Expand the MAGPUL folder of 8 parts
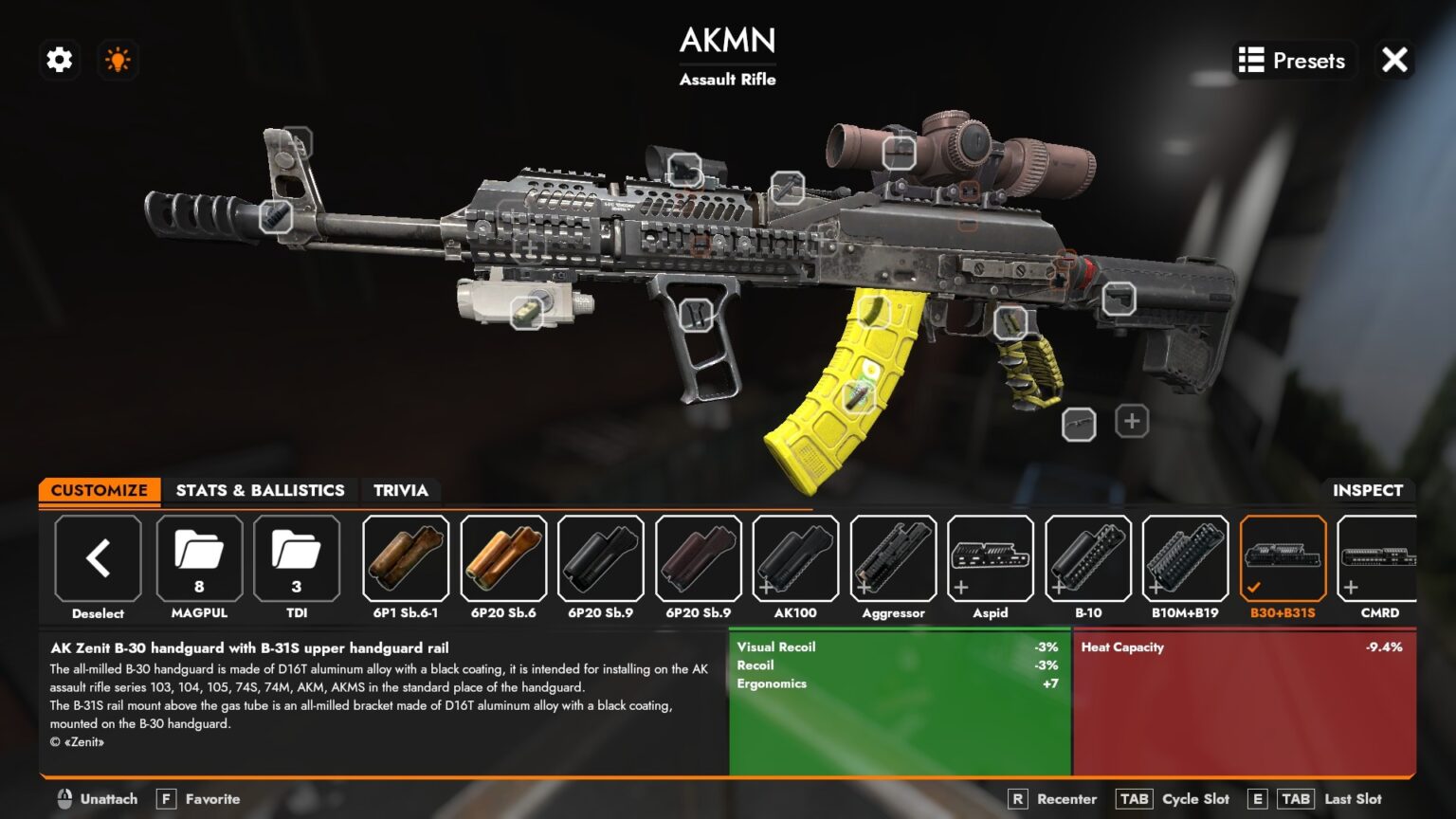Image resolution: width=1456 pixels, height=819 pixels. point(199,559)
